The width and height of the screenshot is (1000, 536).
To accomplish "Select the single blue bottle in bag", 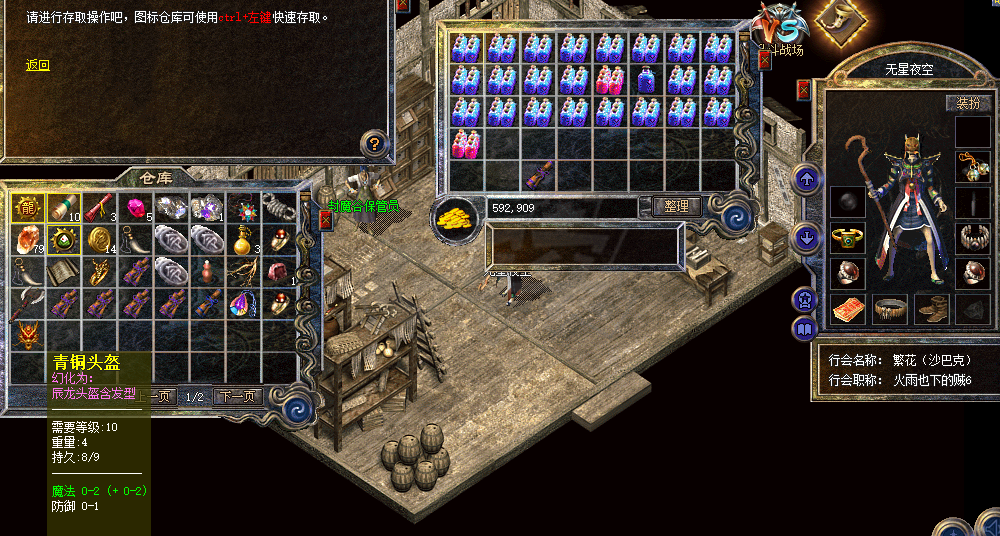I will 647,80.
